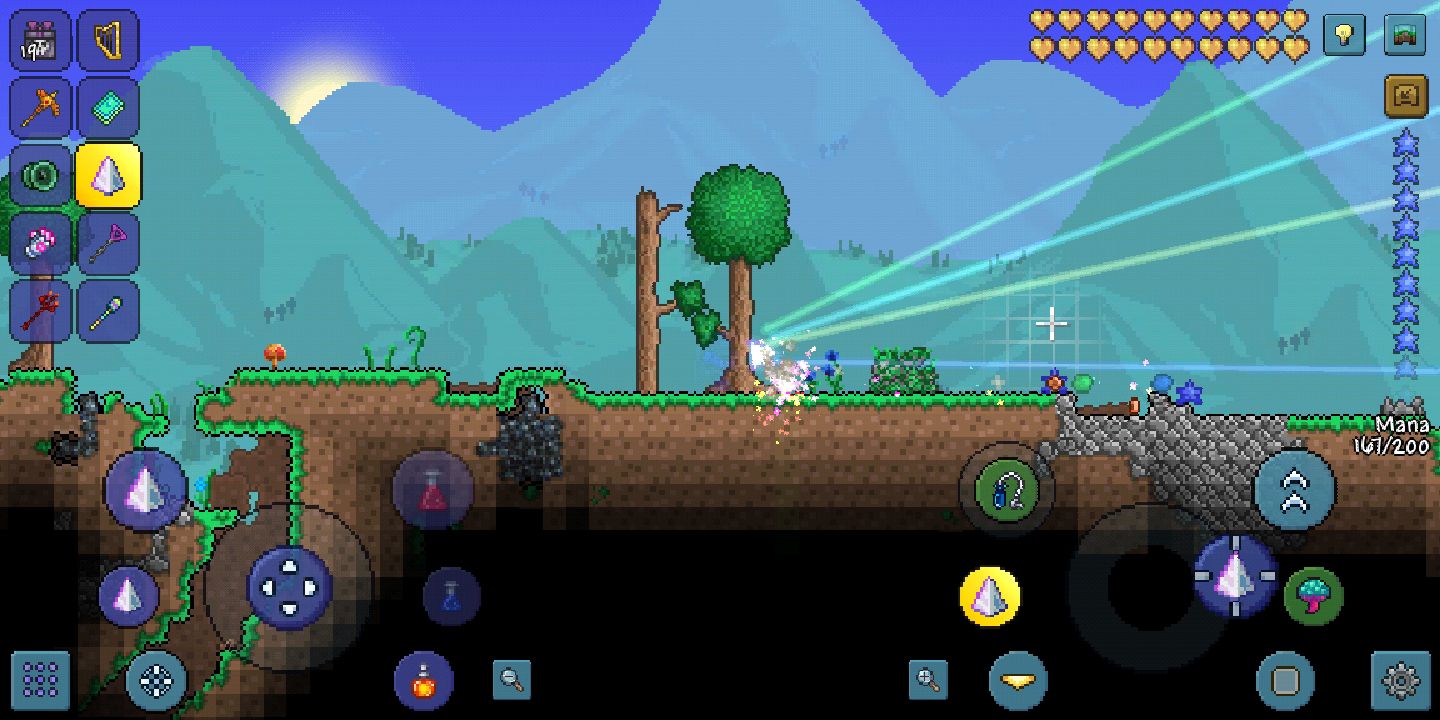The image size is (1440, 720).
Task: Tap the green mushroom quick action button
Action: point(1312,596)
